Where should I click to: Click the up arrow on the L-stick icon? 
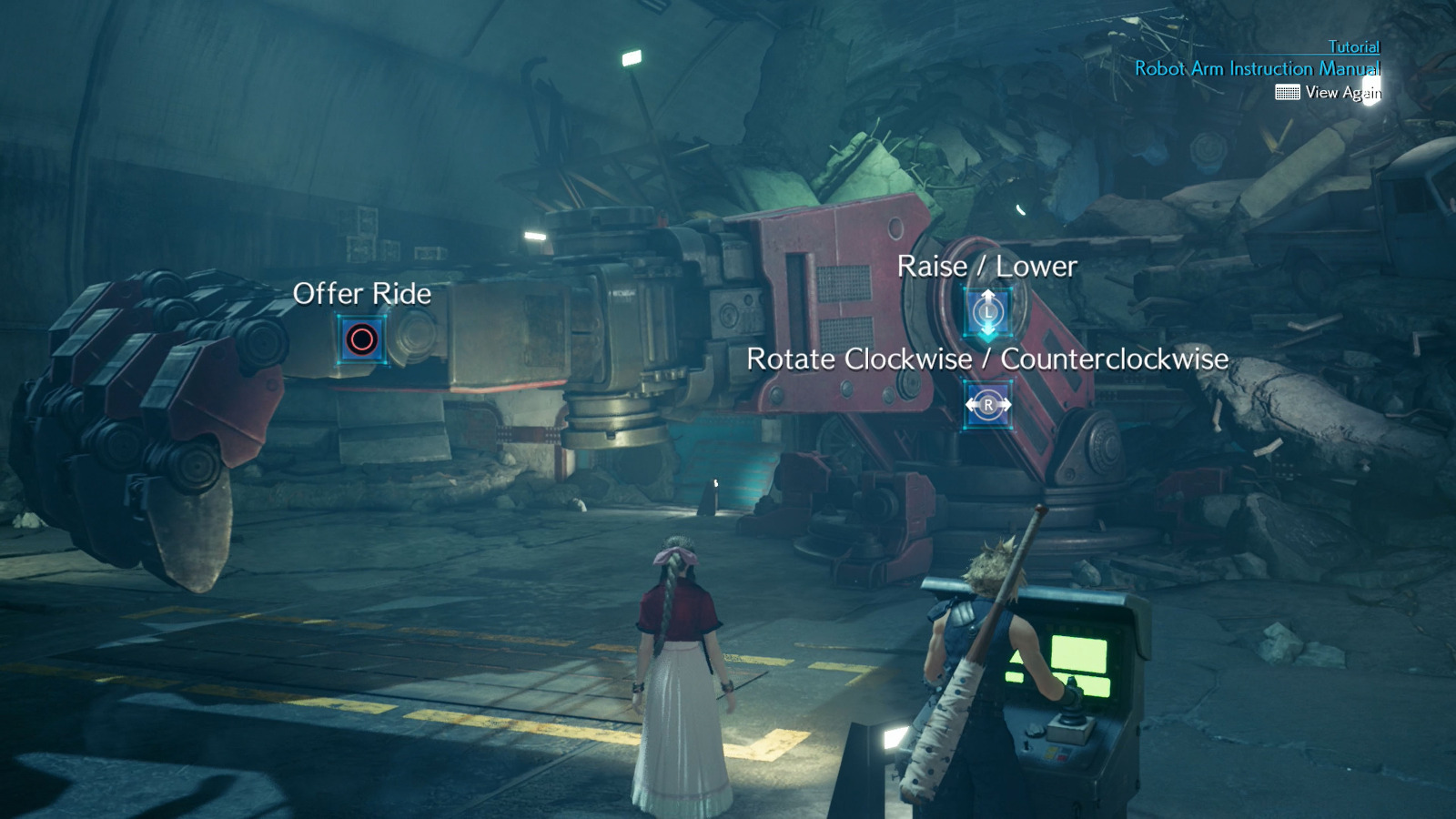[x=988, y=296]
